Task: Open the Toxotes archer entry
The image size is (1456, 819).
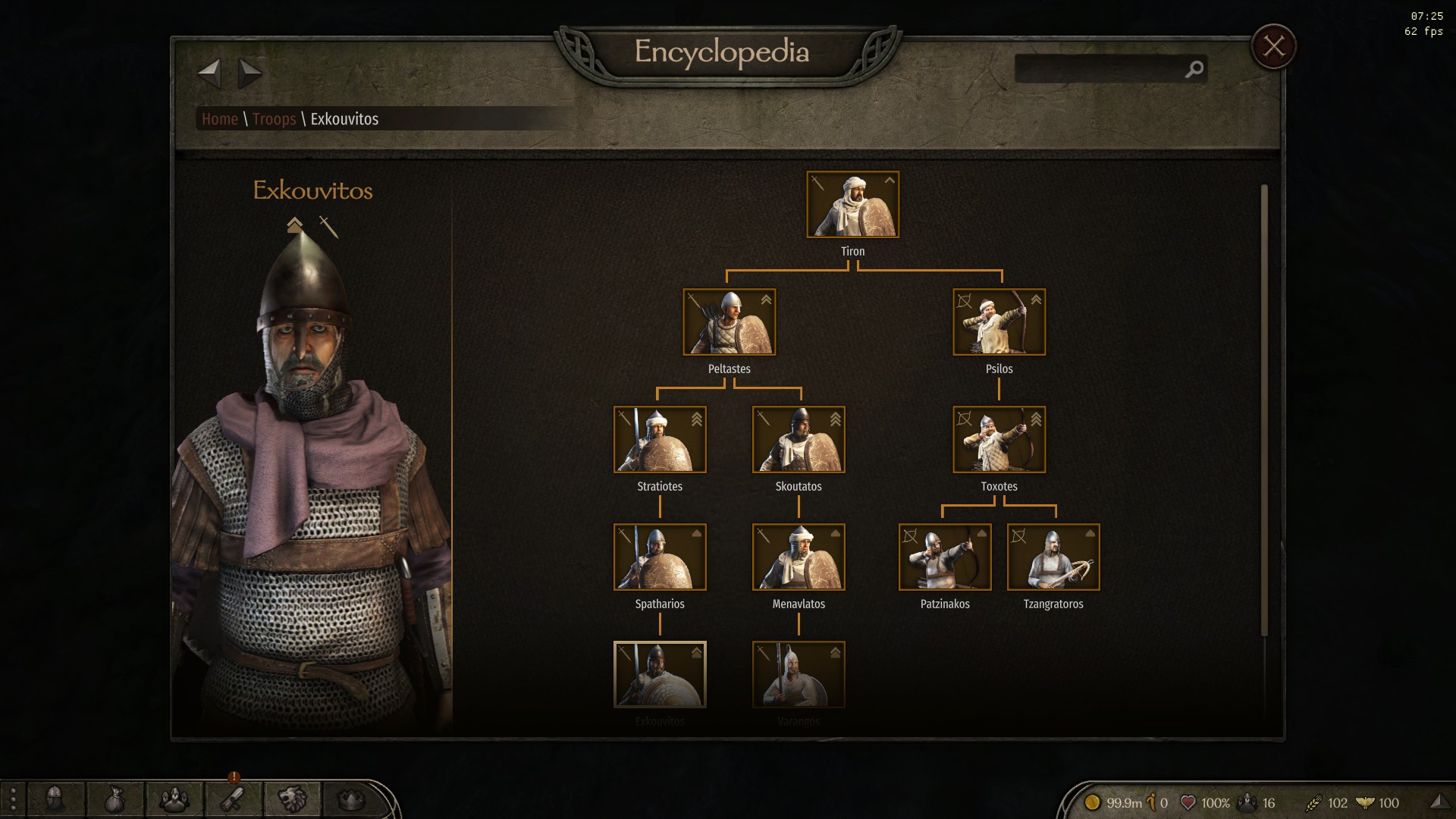Action: point(999,440)
